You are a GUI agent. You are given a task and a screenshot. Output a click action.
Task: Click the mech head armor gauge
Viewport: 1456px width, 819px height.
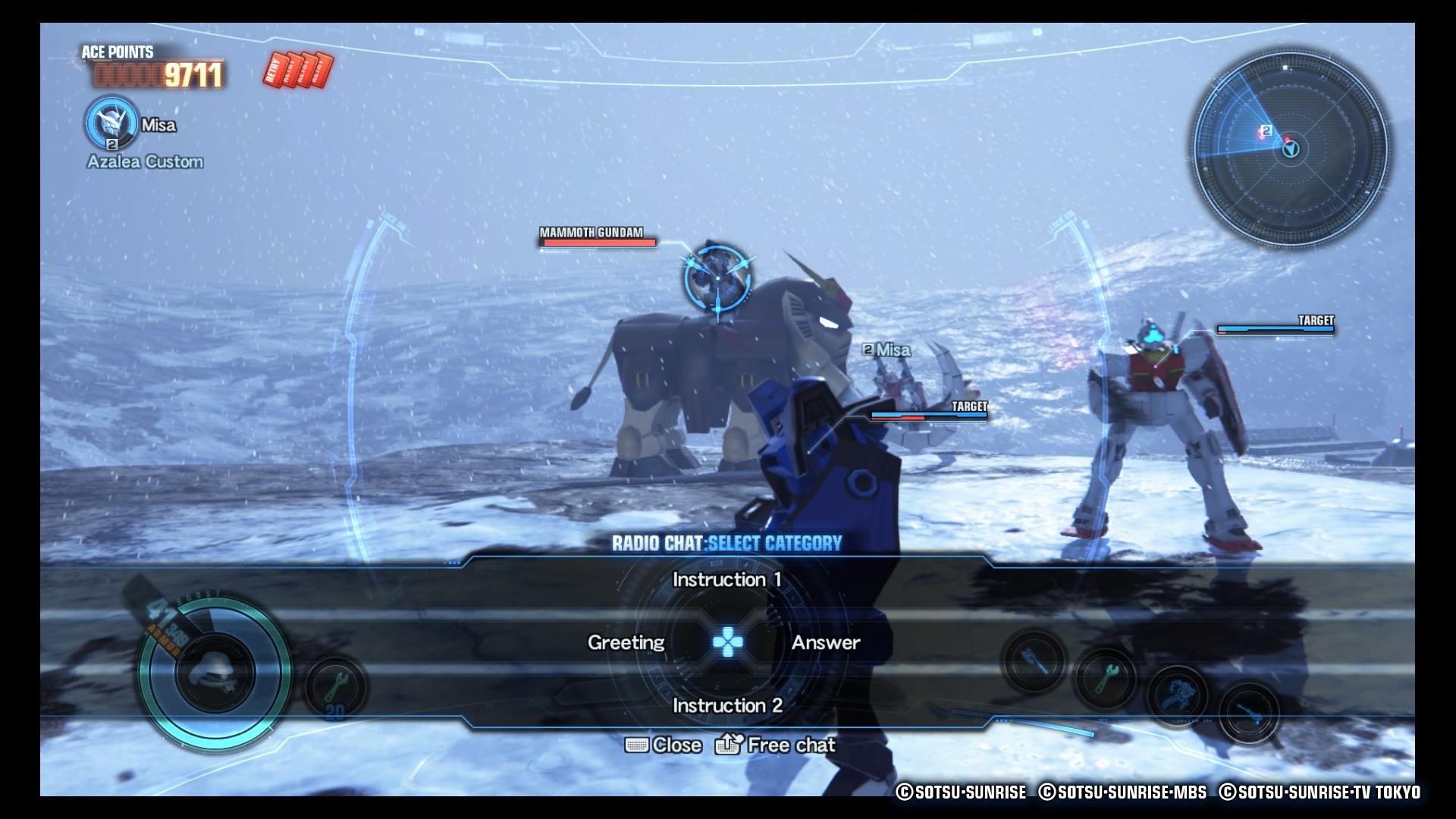click(x=215, y=673)
